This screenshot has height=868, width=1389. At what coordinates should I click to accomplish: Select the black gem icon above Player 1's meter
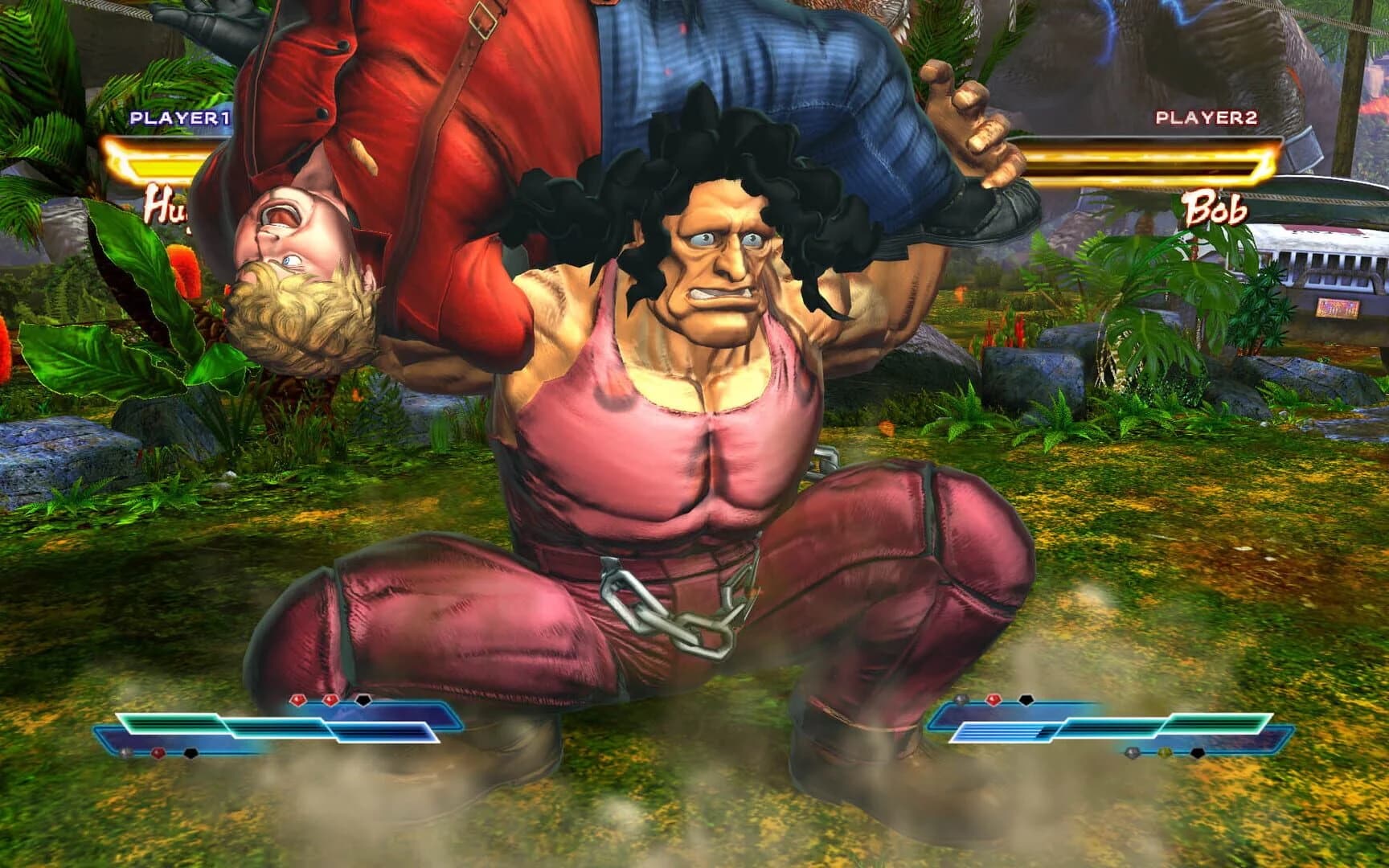tap(363, 700)
